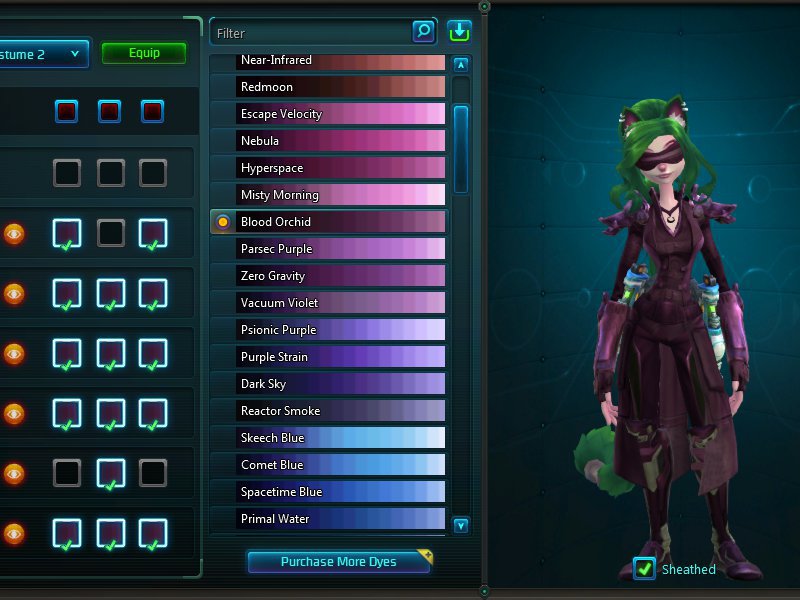This screenshot has height=600, width=800.
Task: Pick the Escape Velocity dye
Action: tap(340, 114)
